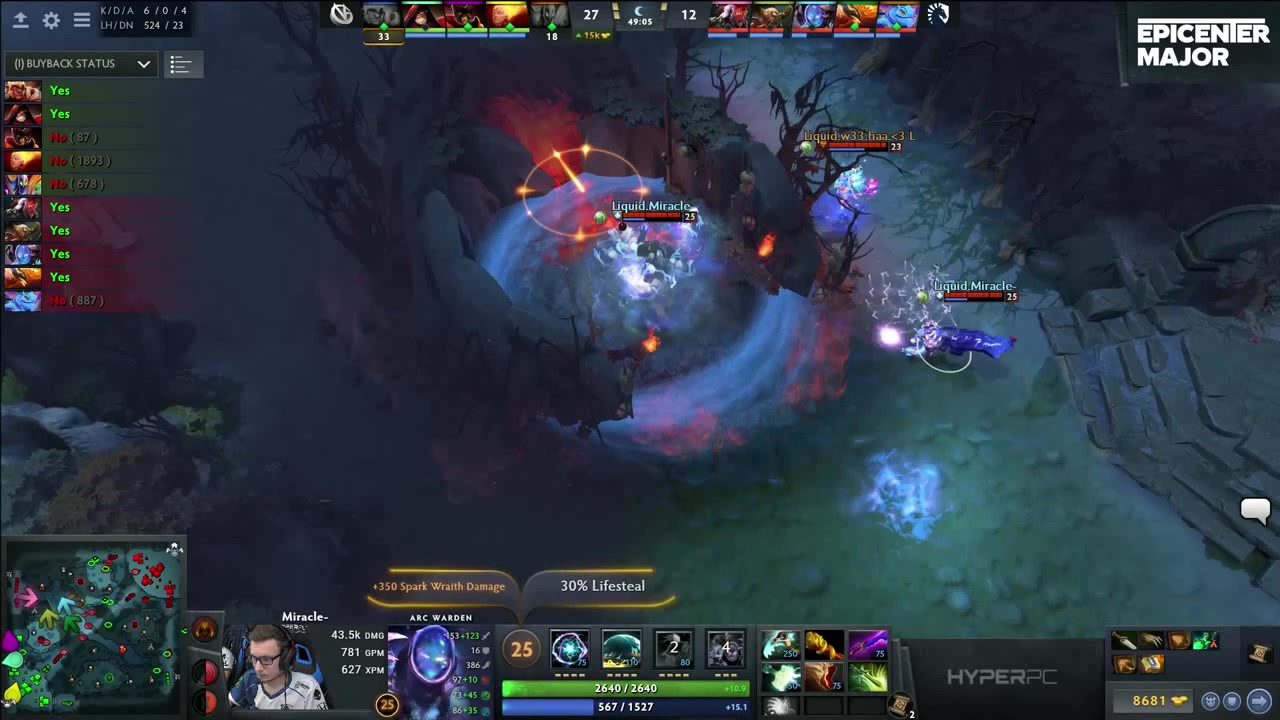Click the round arrow button beside the gold
This screenshot has width=1280, height=720.
1258,701
